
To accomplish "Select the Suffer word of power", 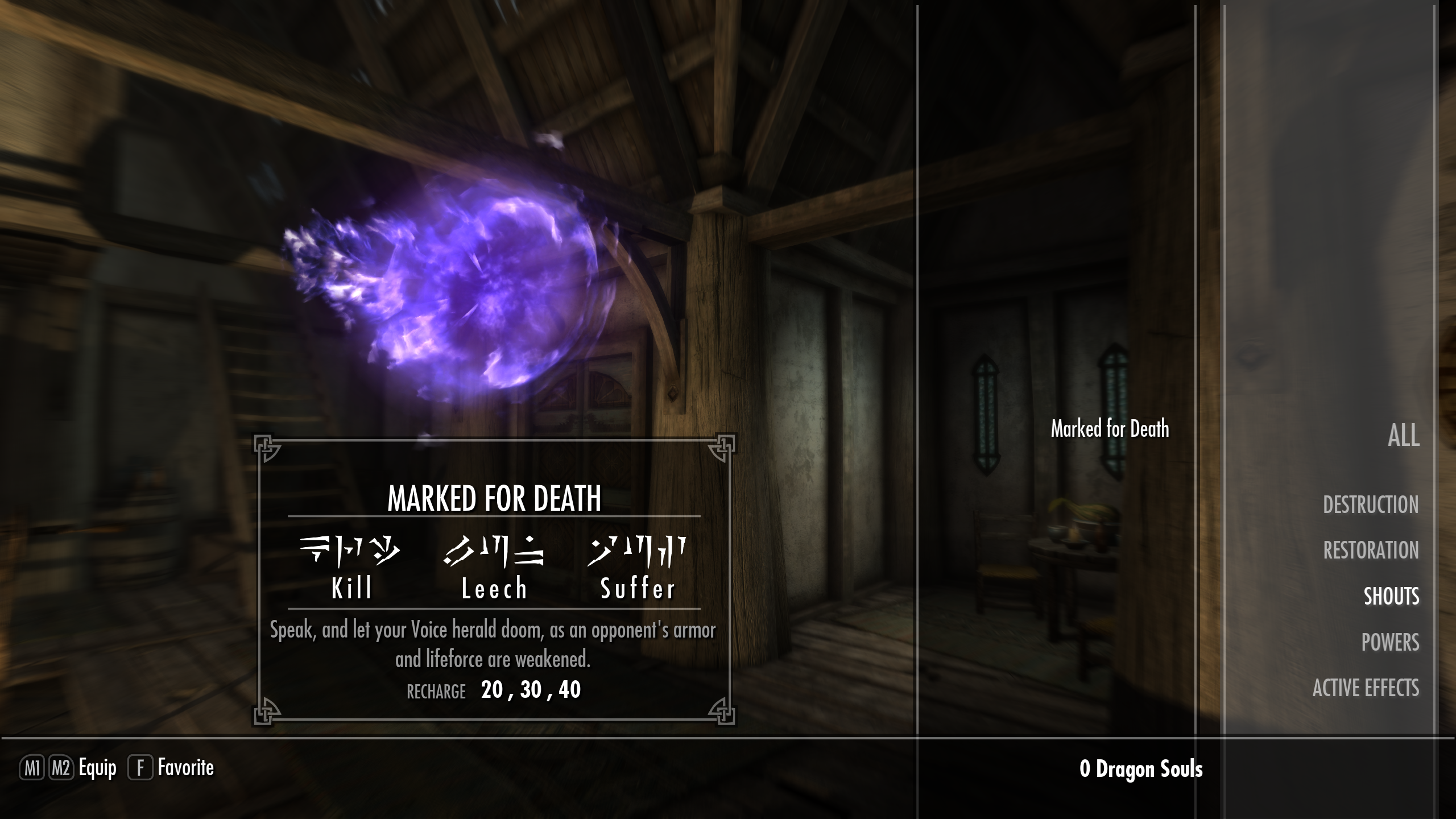I will 638,569.
